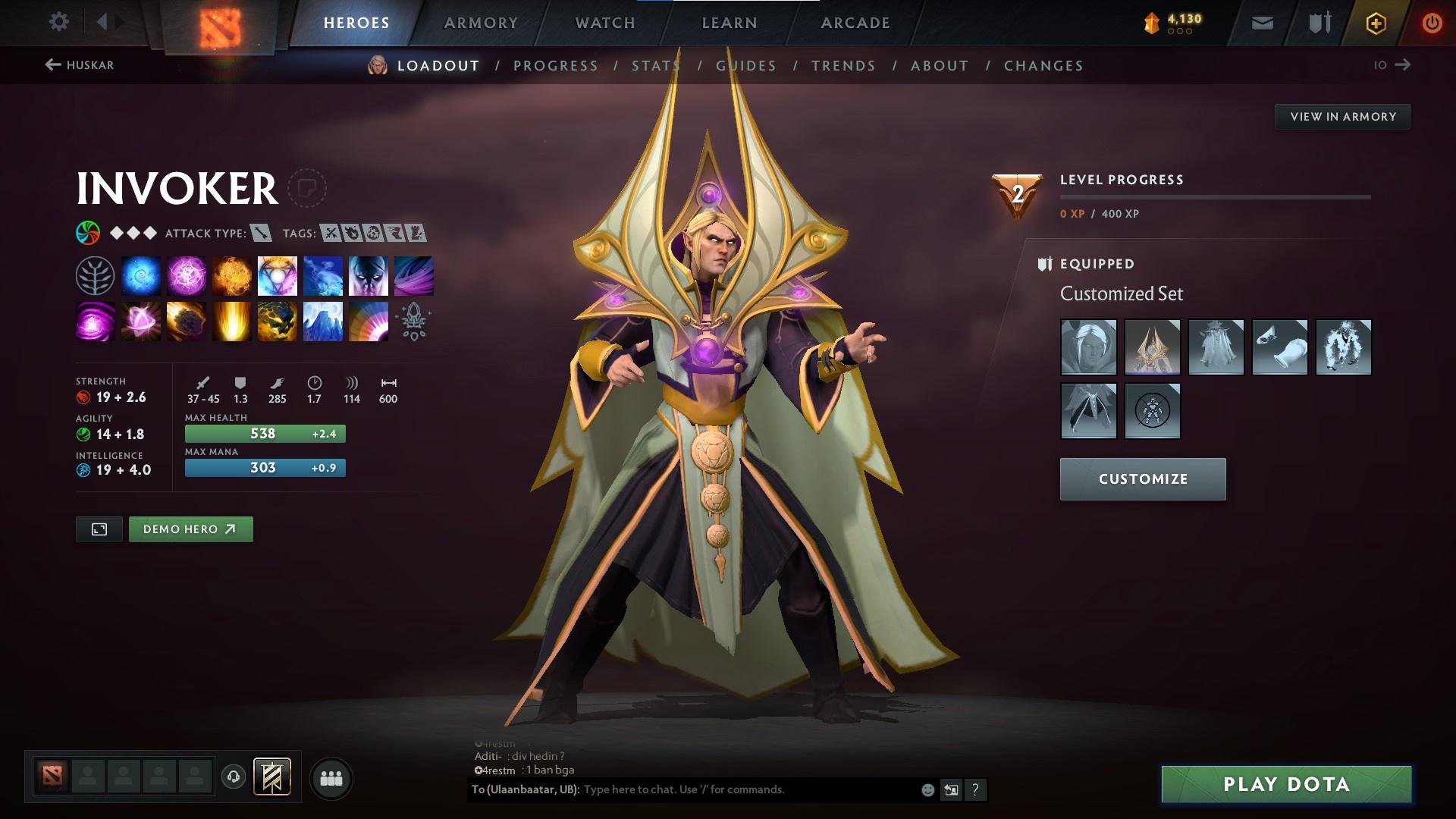
Task: Click the Invoker talent tree icon
Action: tap(96, 275)
